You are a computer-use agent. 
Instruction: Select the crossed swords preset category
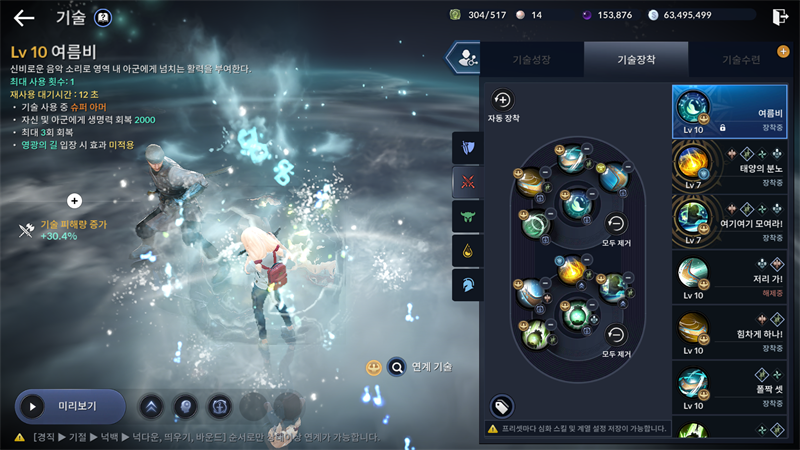[467, 182]
